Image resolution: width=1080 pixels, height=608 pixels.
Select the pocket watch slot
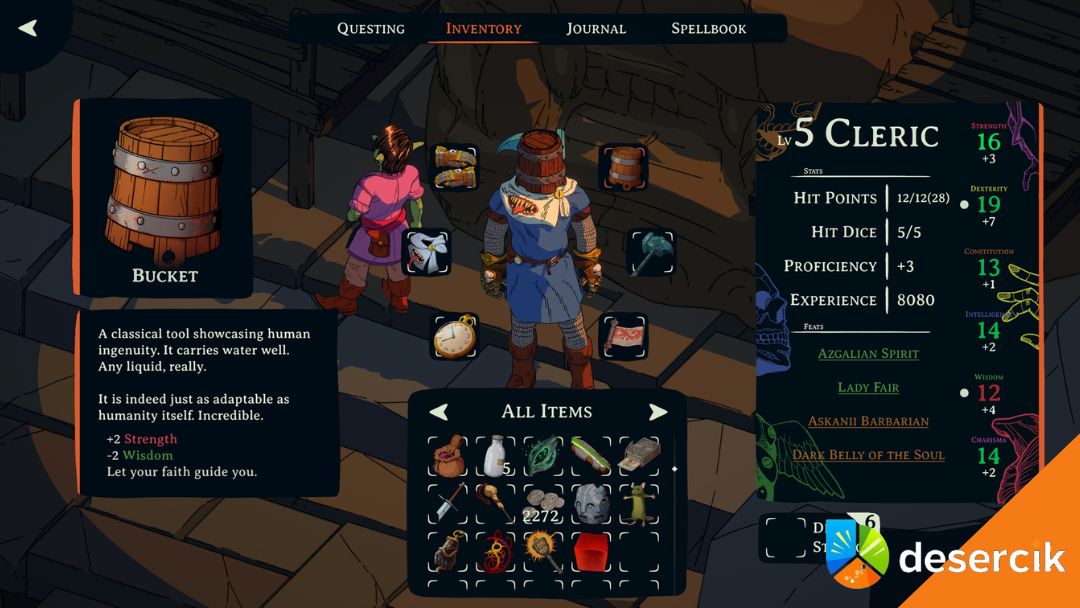(455, 336)
